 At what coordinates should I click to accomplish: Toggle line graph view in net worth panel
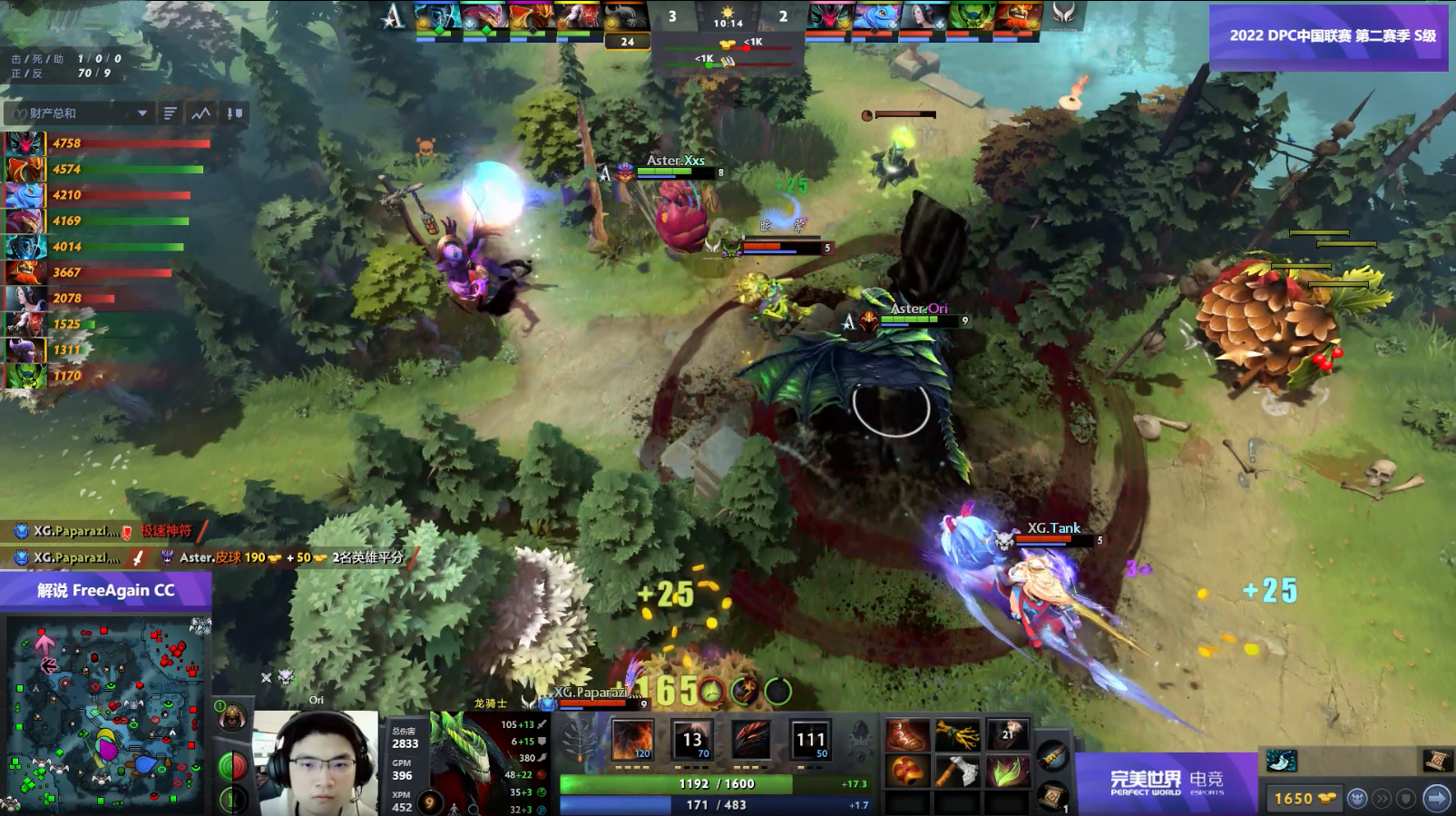point(201,113)
